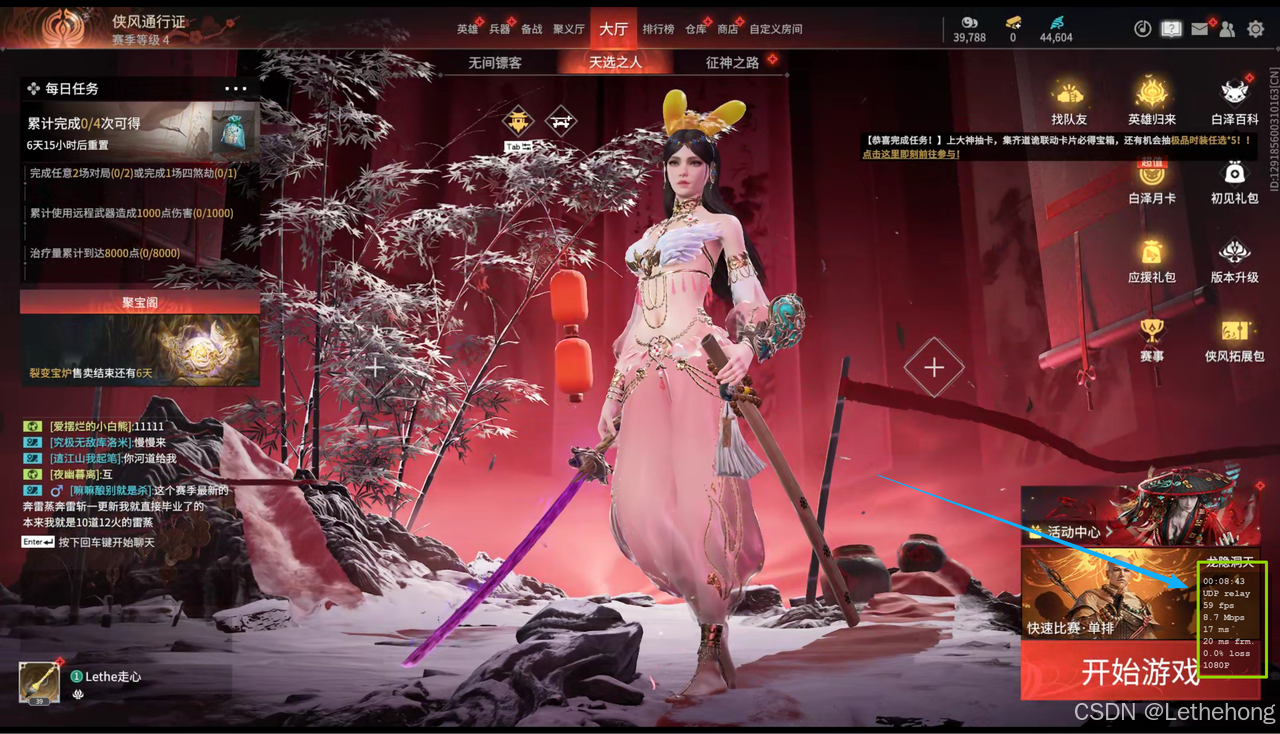Click the empty teammate invite plus slot

934,368
